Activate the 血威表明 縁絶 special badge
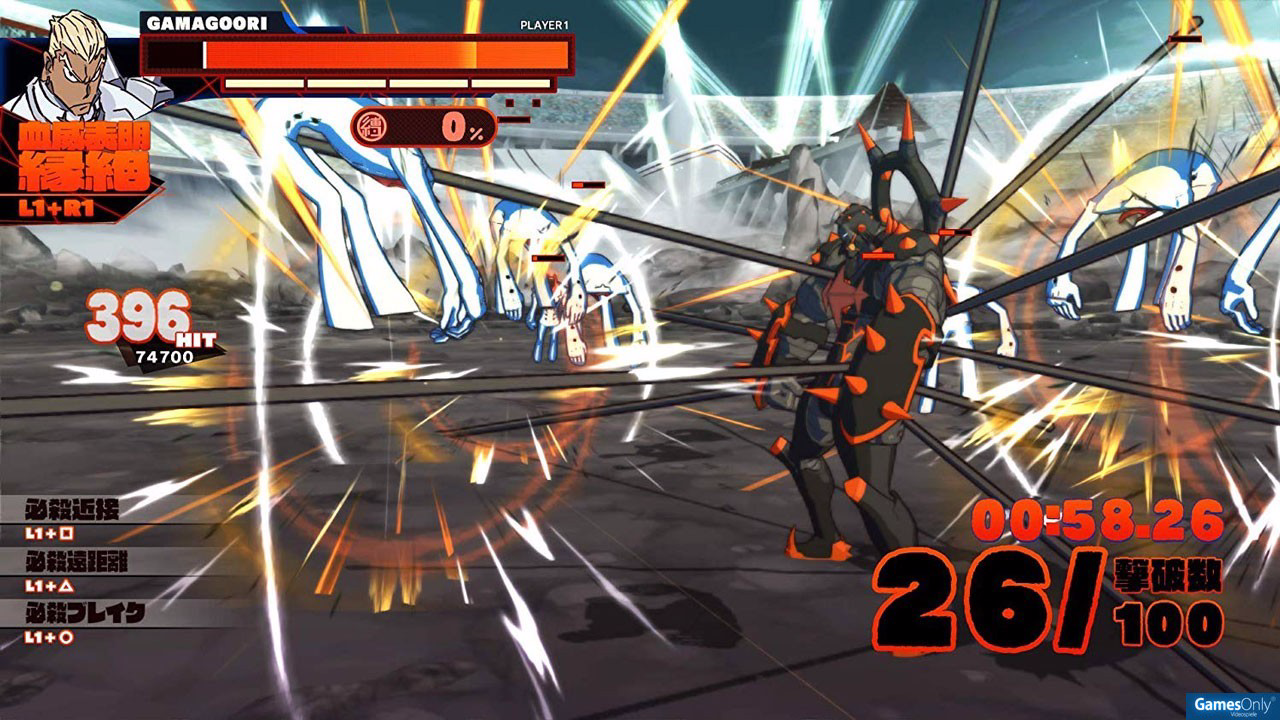Image resolution: width=1280 pixels, height=720 pixels. point(78,170)
